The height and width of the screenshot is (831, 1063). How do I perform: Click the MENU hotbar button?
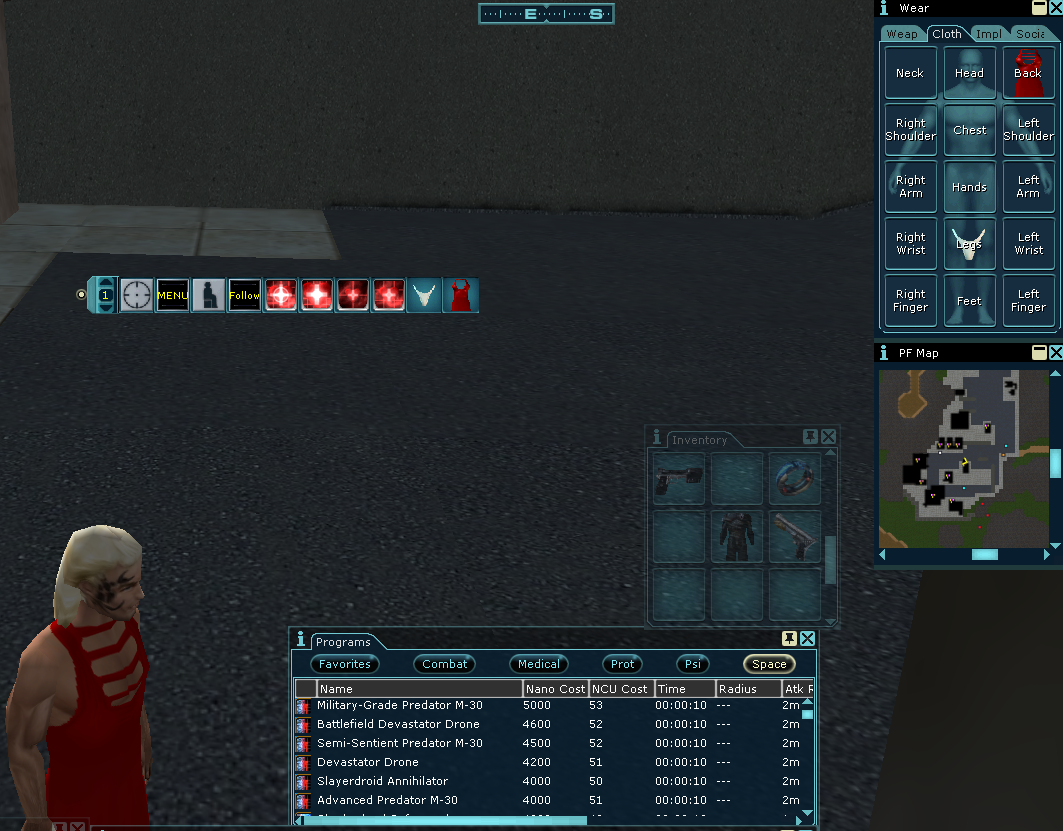pos(172,295)
